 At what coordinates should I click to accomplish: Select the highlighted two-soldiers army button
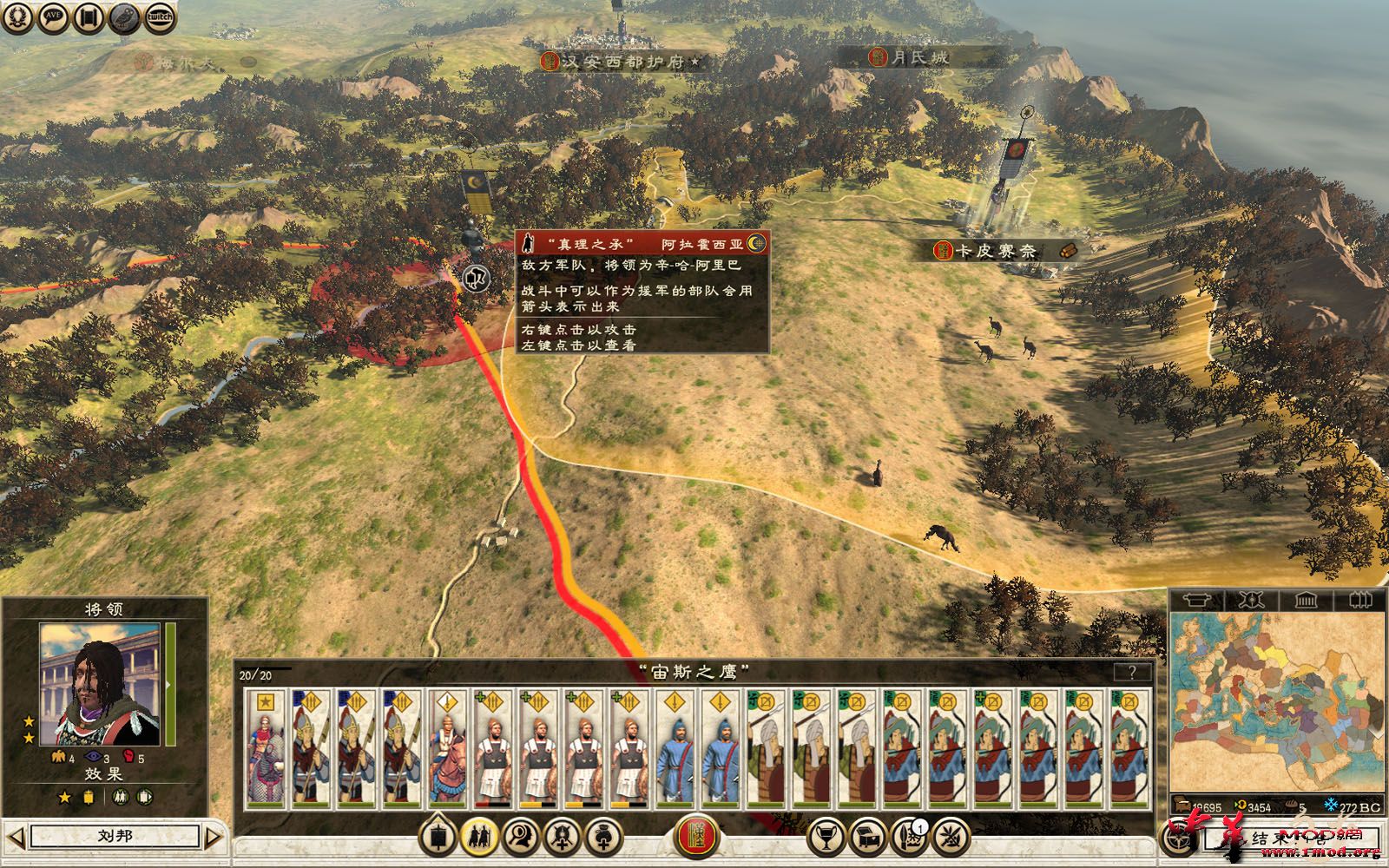coord(479,838)
